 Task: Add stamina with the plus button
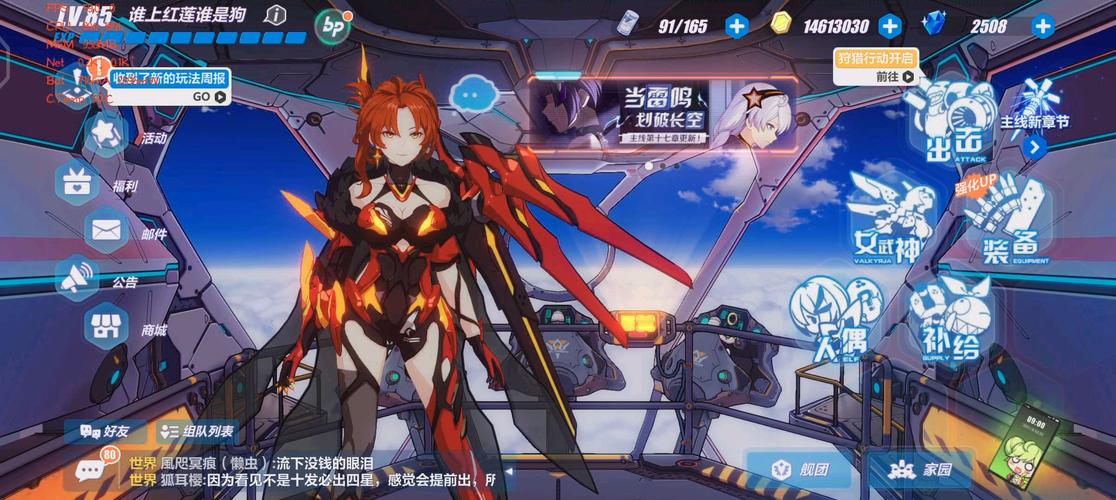pyautogui.click(x=737, y=26)
